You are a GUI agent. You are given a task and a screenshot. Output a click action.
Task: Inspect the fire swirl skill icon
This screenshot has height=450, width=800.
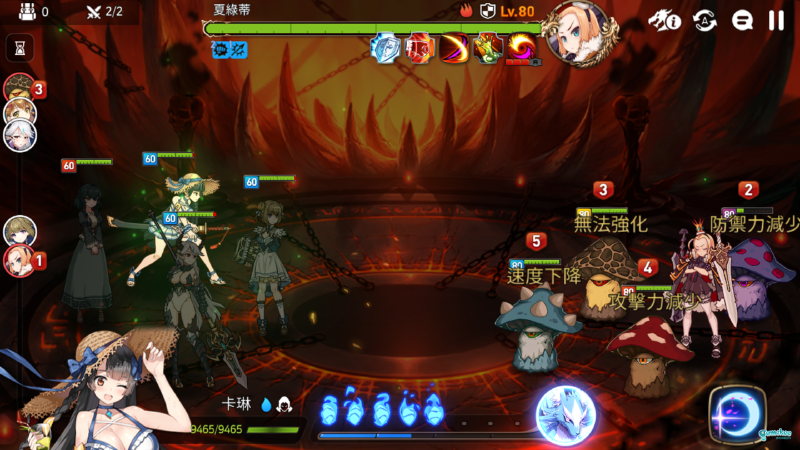(521, 47)
